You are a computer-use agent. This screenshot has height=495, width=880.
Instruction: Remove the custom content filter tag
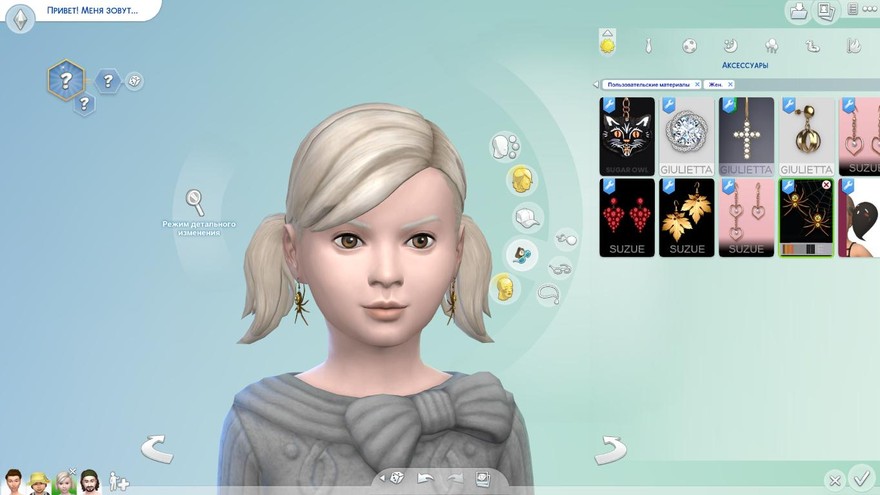tap(697, 85)
